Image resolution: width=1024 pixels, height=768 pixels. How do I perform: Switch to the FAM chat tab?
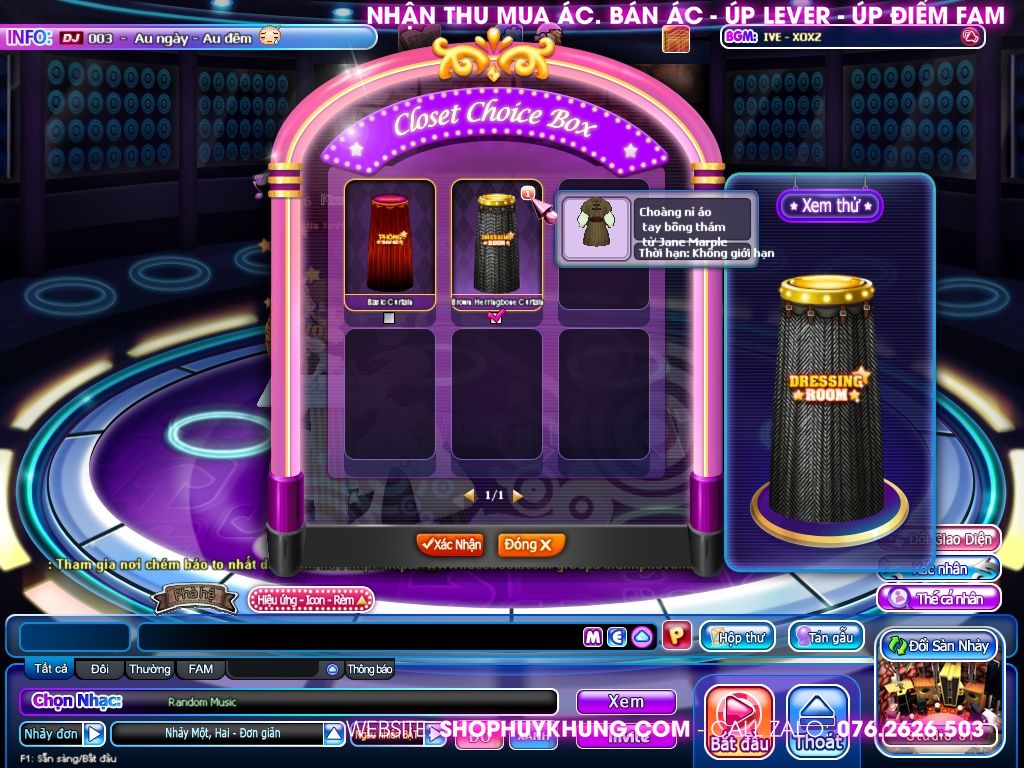pyautogui.click(x=201, y=669)
